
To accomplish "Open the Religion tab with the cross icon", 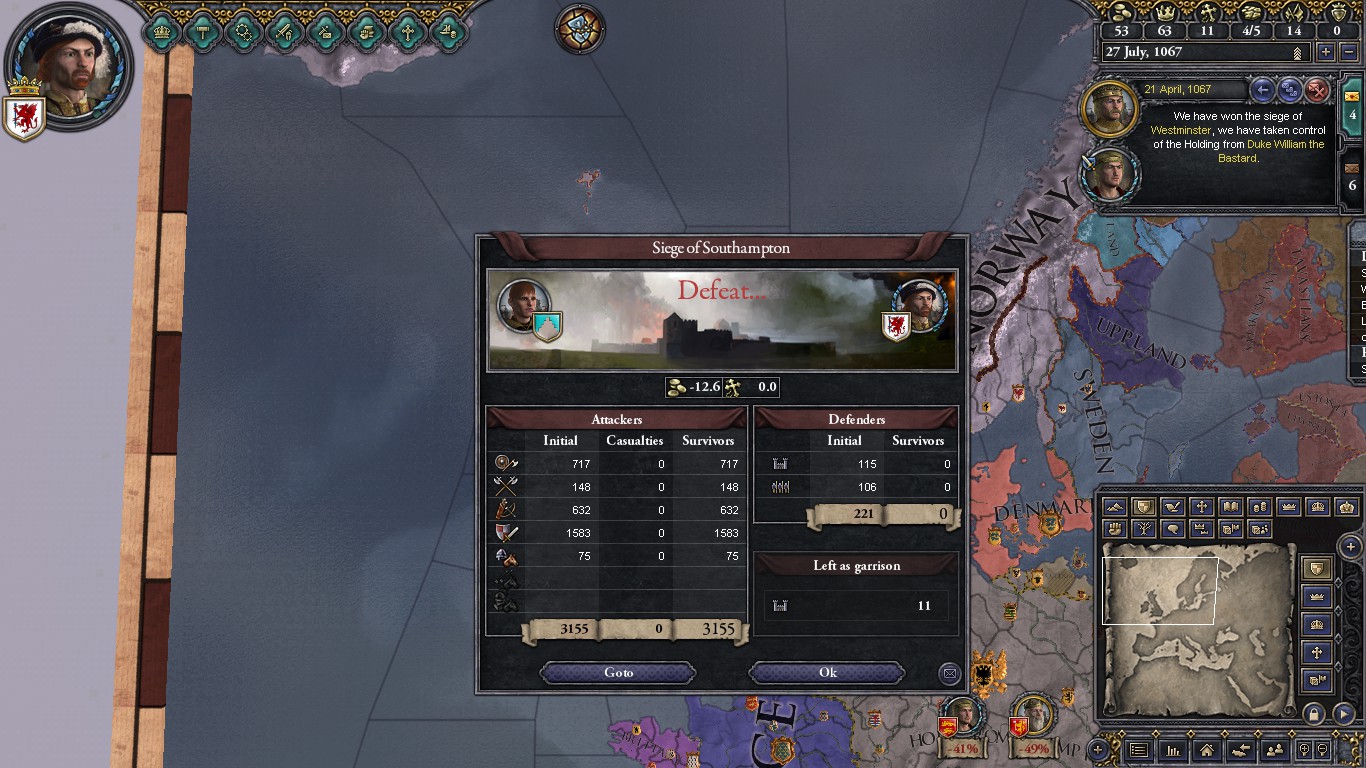I will click(x=407, y=31).
